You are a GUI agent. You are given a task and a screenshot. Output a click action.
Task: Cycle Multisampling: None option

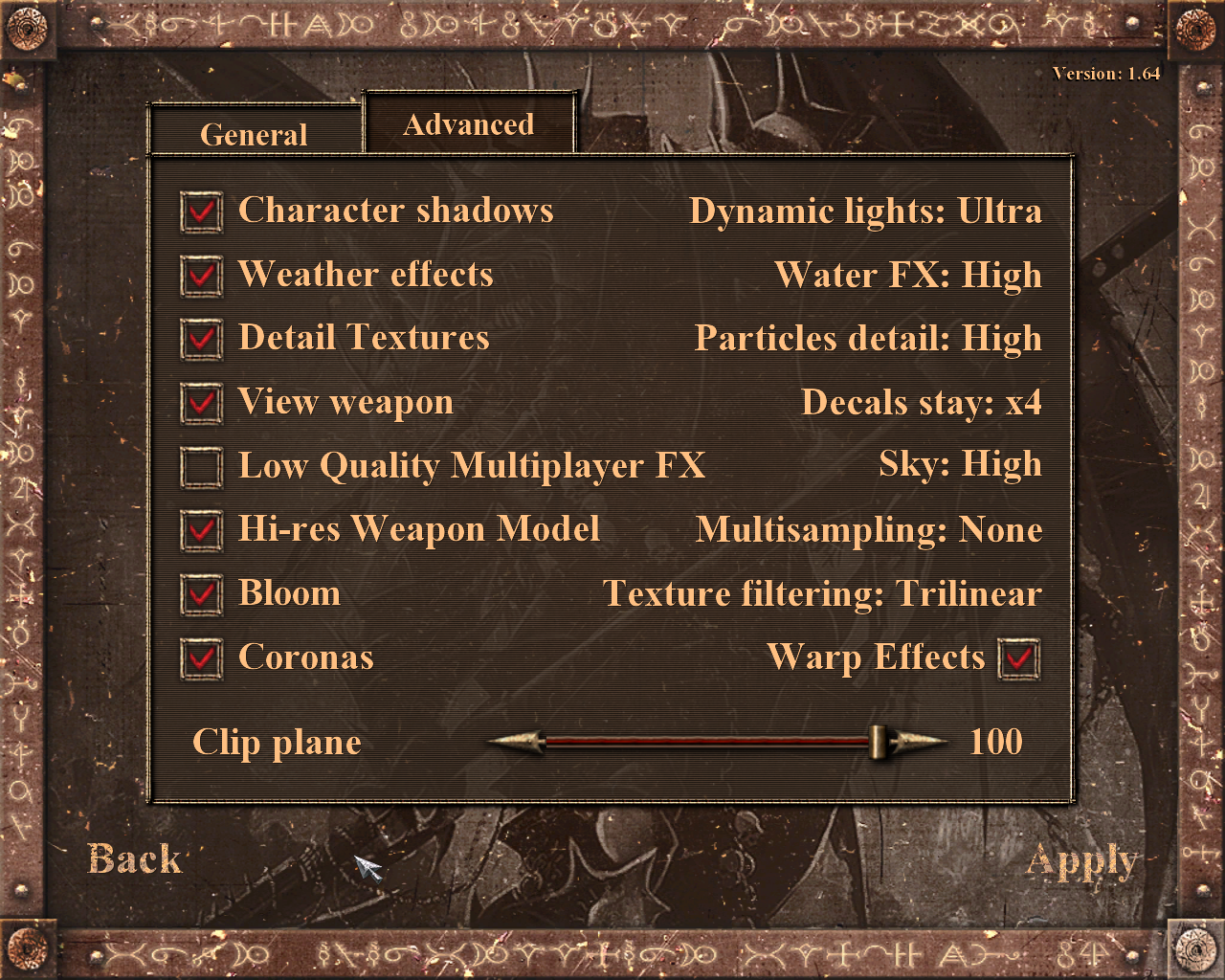pos(869,530)
